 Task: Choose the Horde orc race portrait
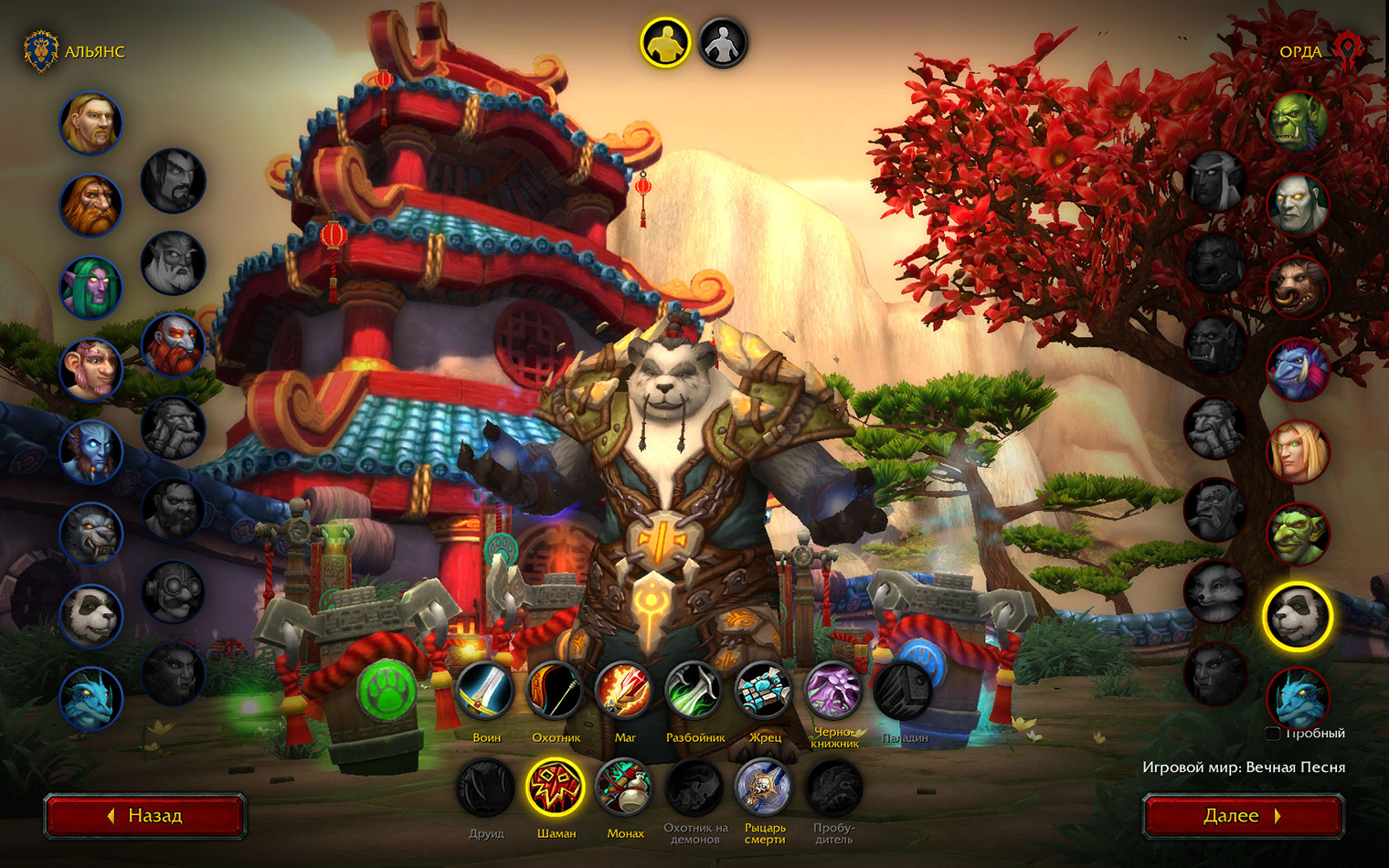tap(1298, 122)
